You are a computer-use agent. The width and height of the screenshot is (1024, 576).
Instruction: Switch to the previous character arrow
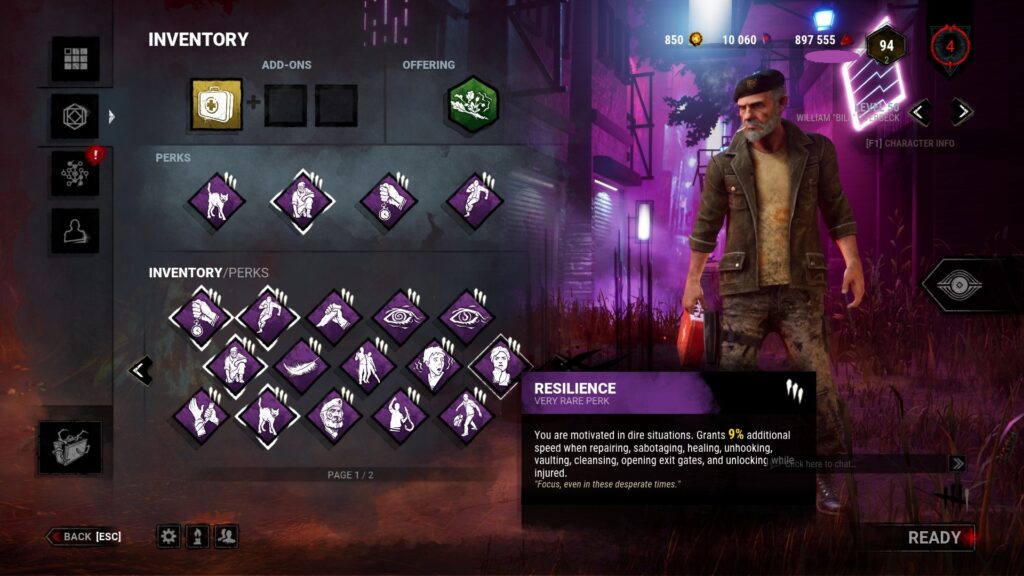920,112
